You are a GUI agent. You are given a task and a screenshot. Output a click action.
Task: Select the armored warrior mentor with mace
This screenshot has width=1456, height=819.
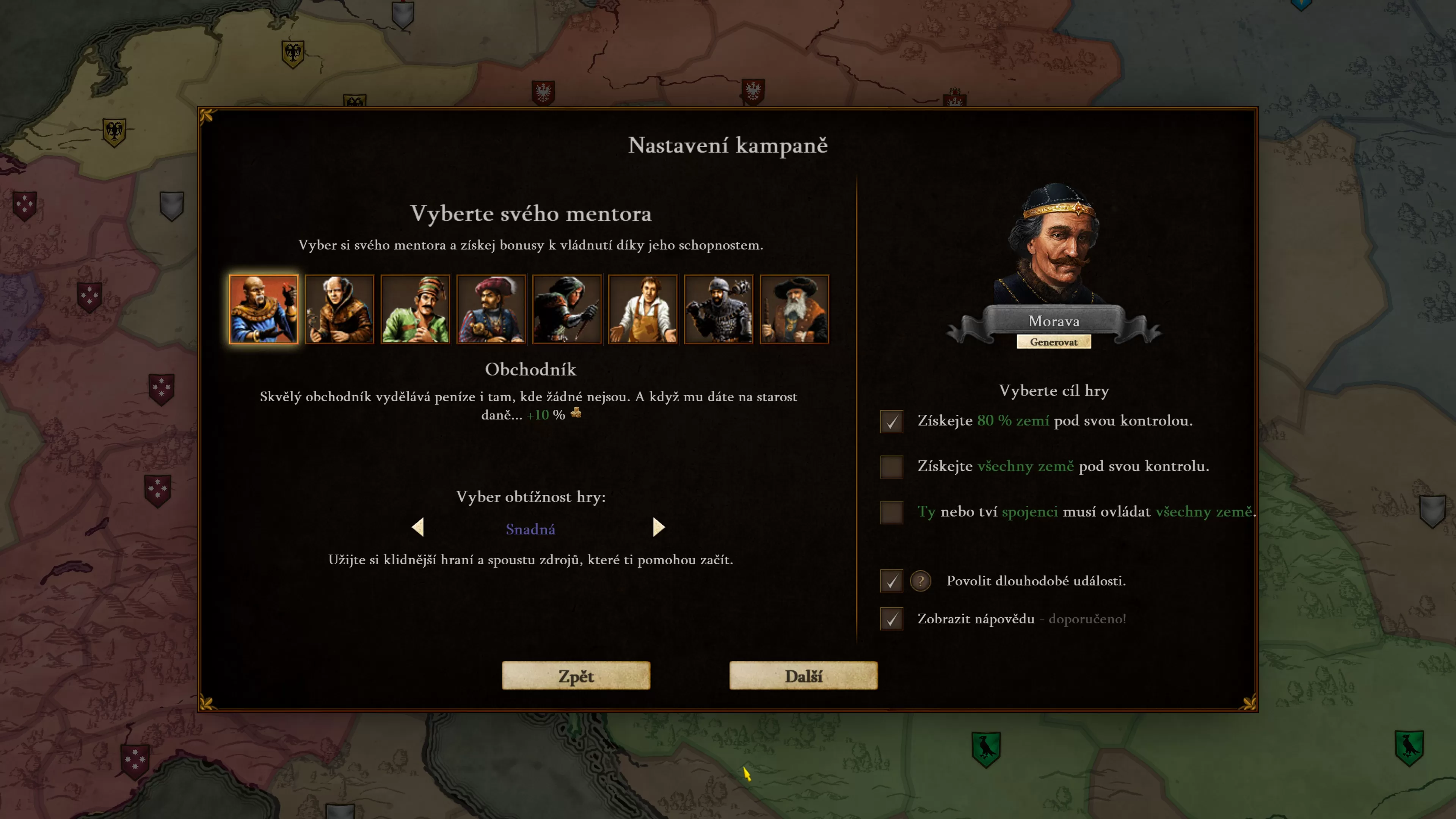[719, 309]
